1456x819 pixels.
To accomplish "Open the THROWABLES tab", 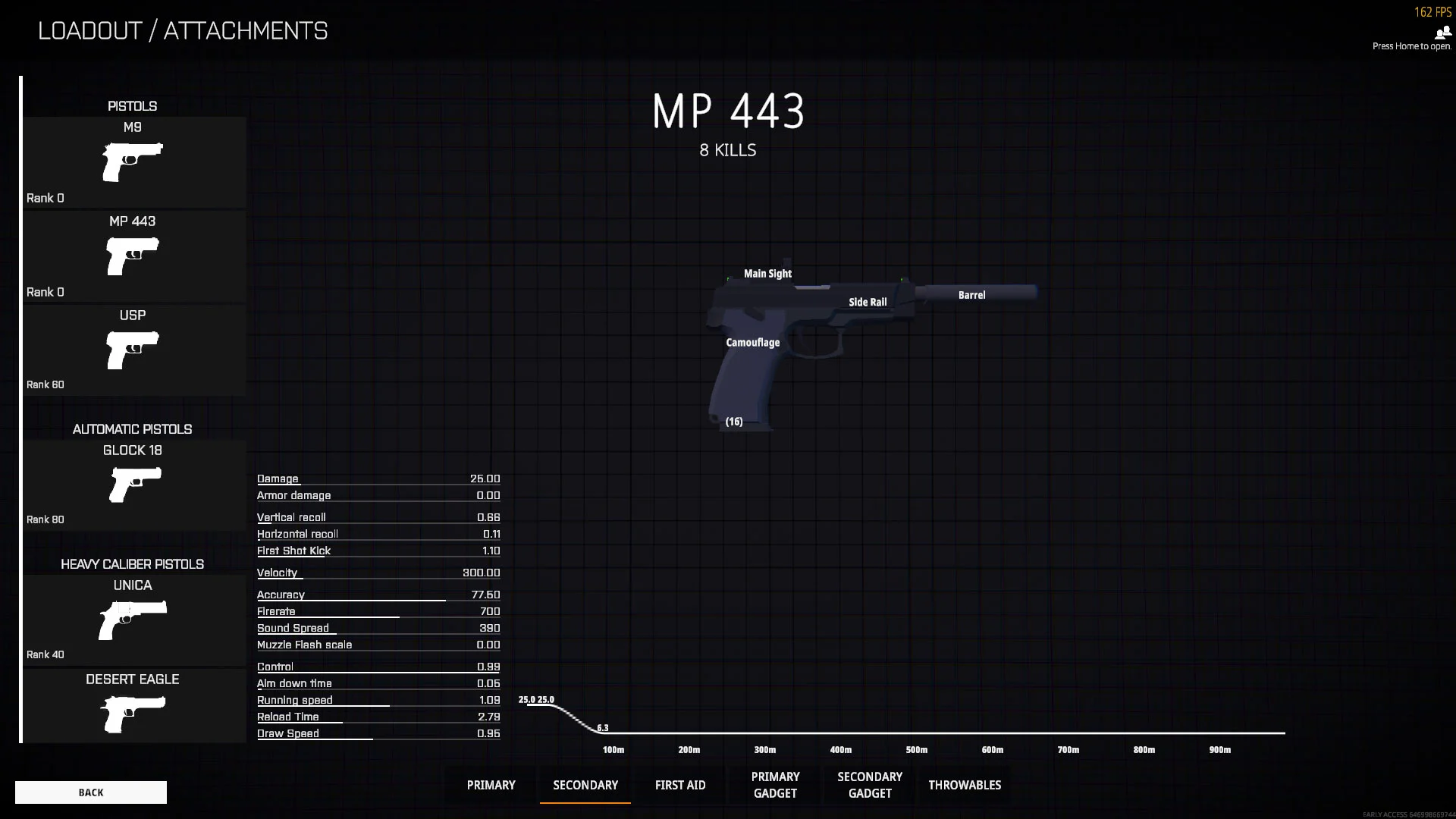I will [x=965, y=785].
